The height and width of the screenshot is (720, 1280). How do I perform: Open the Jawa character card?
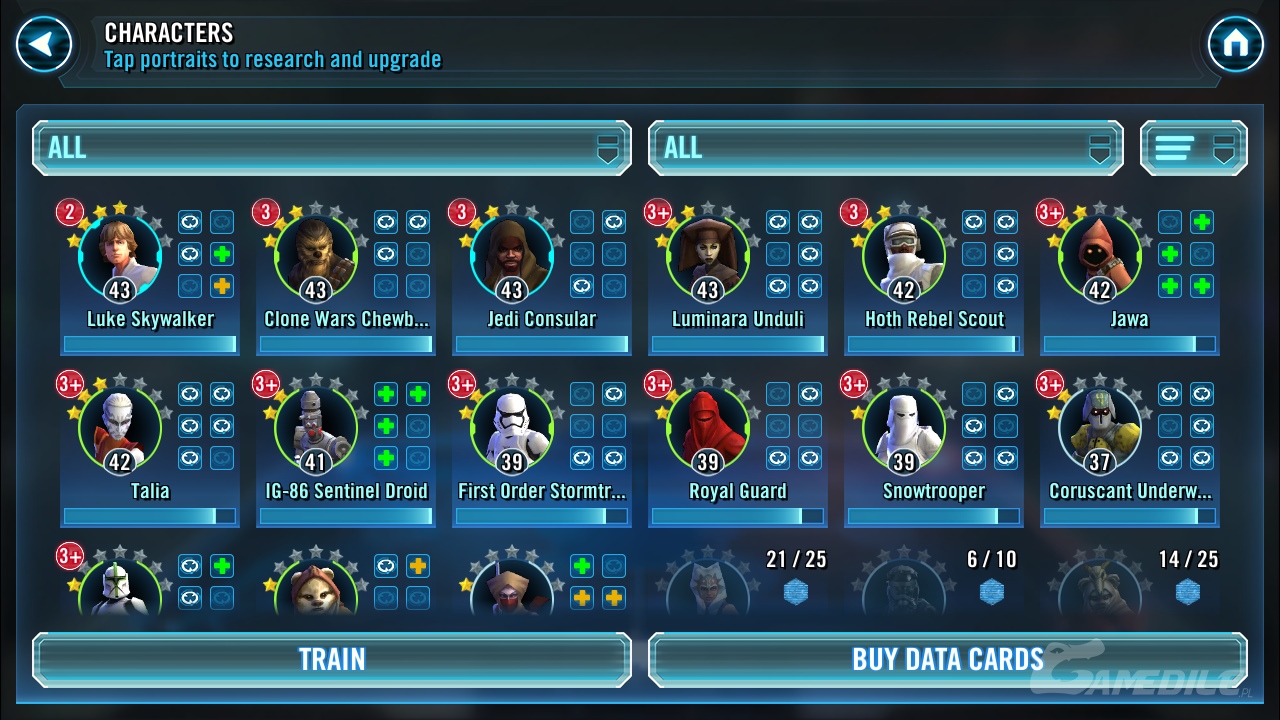(1100, 257)
